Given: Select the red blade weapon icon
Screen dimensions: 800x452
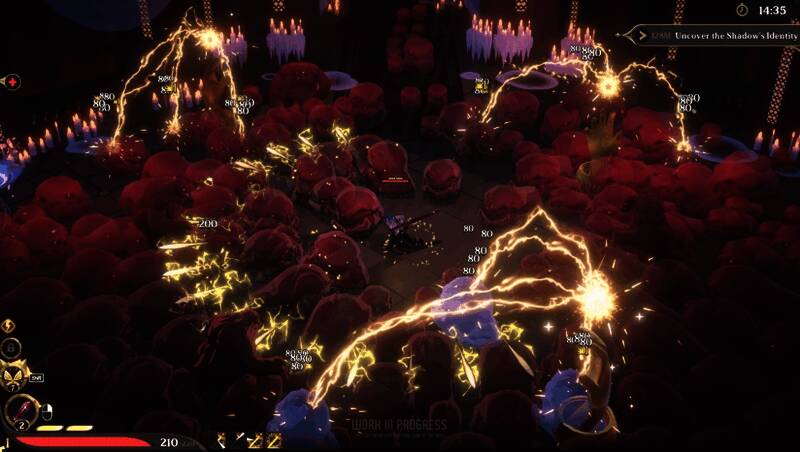Looking at the screenshot, I should [x=19, y=411].
